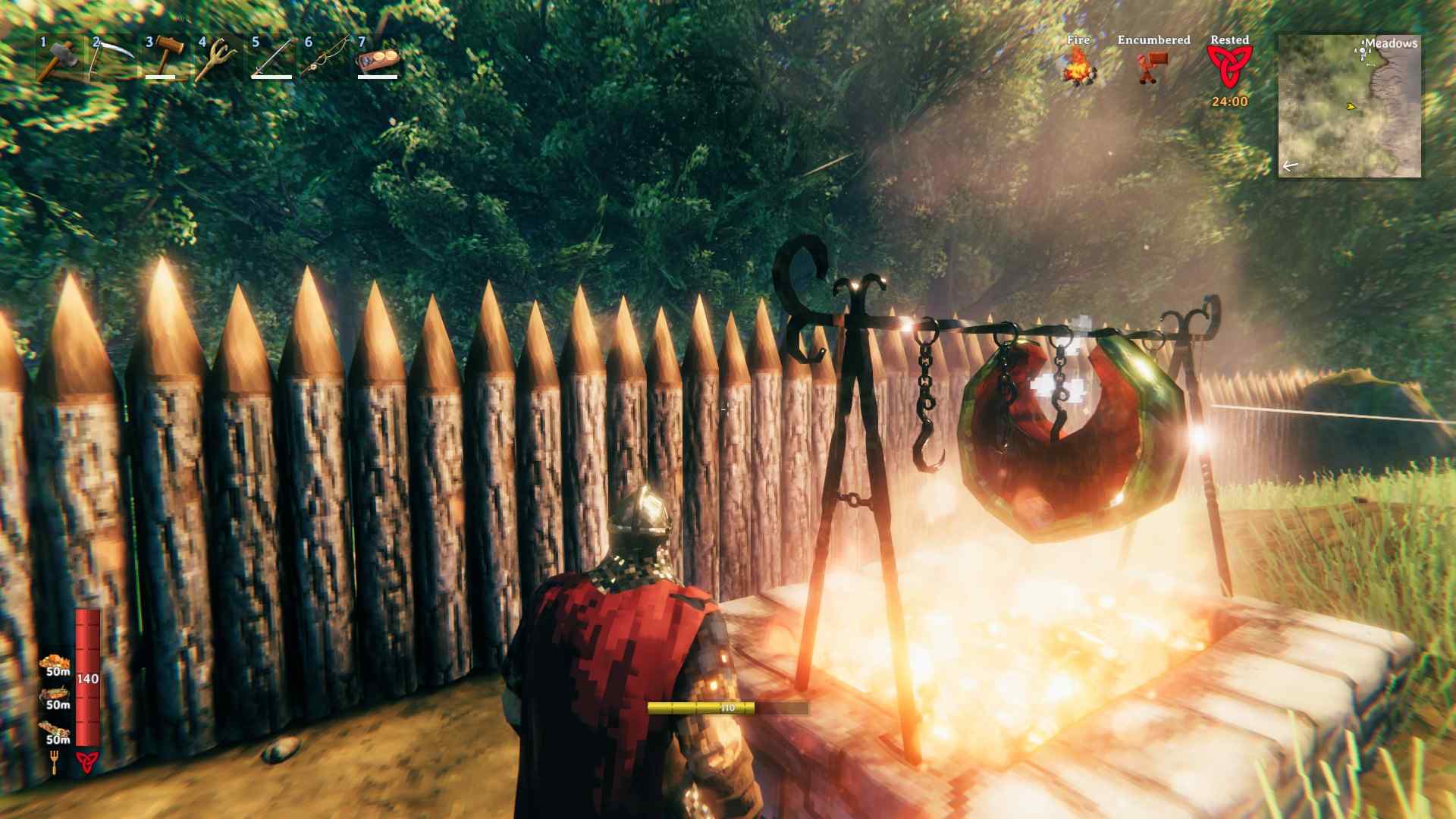Select the stone axe in hotbar slot 1

(59, 58)
